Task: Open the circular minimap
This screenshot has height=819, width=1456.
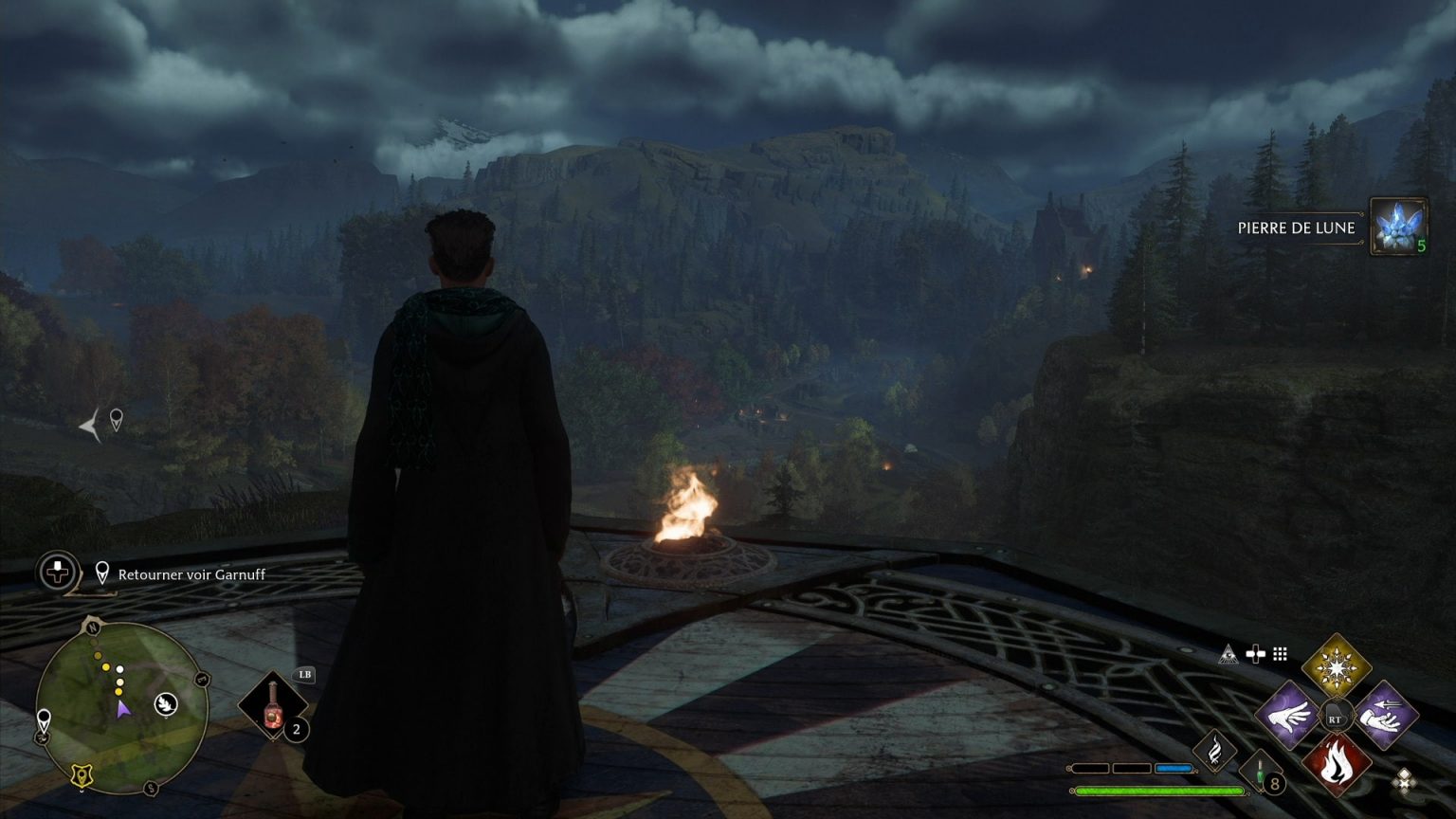Action: pyautogui.click(x=121, y=707)
